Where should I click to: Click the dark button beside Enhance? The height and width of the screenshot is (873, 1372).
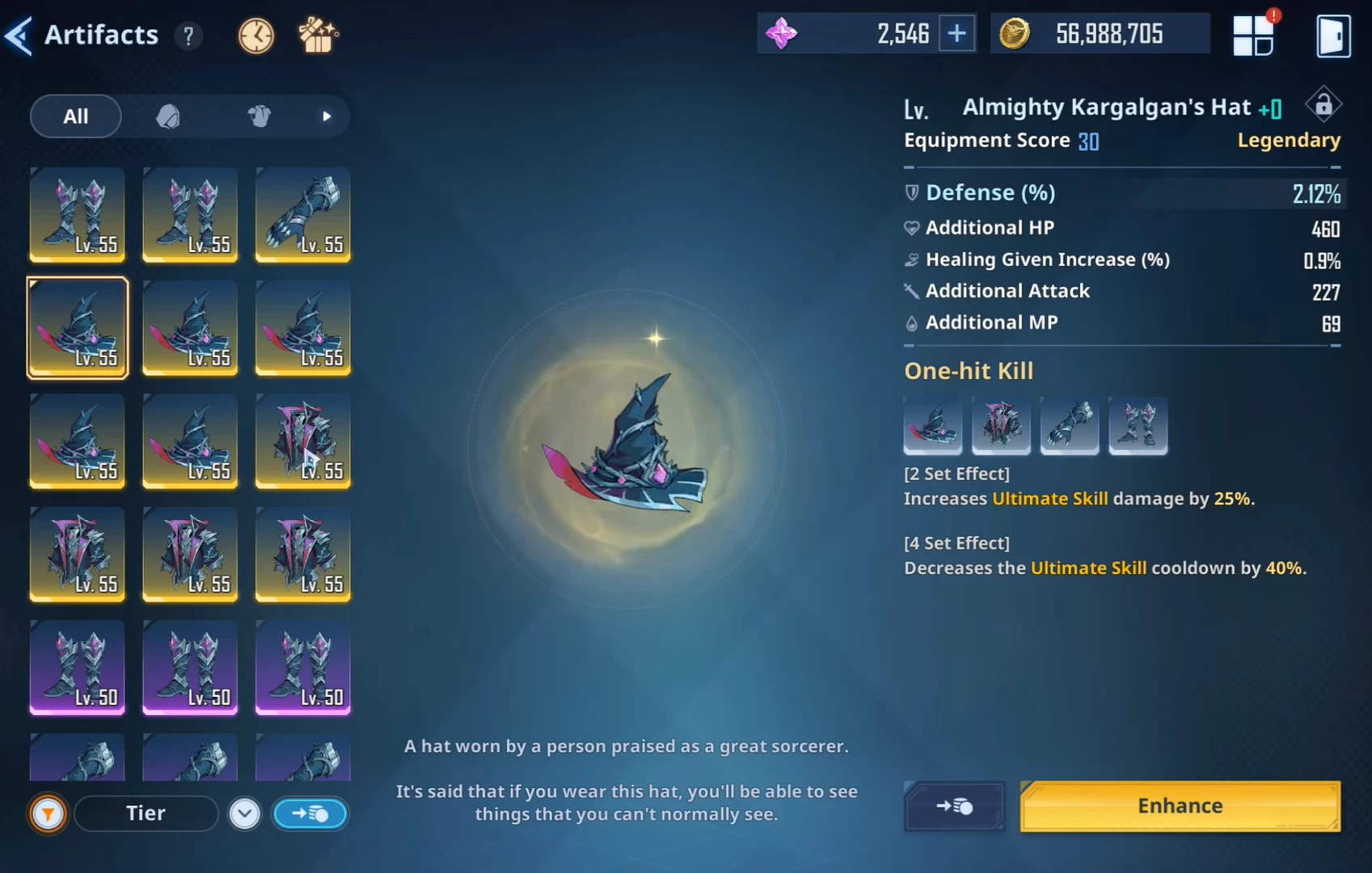pyautogui.click(x=954, y=806)
